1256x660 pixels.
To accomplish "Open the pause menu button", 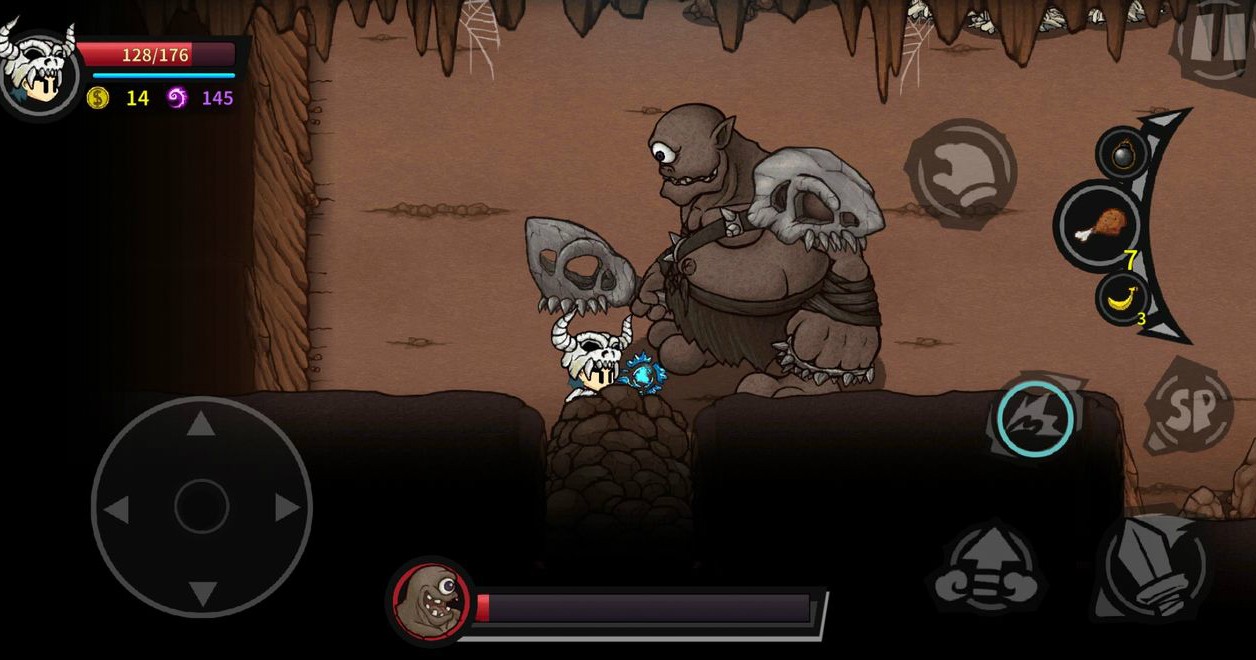I will [1216, 40].
